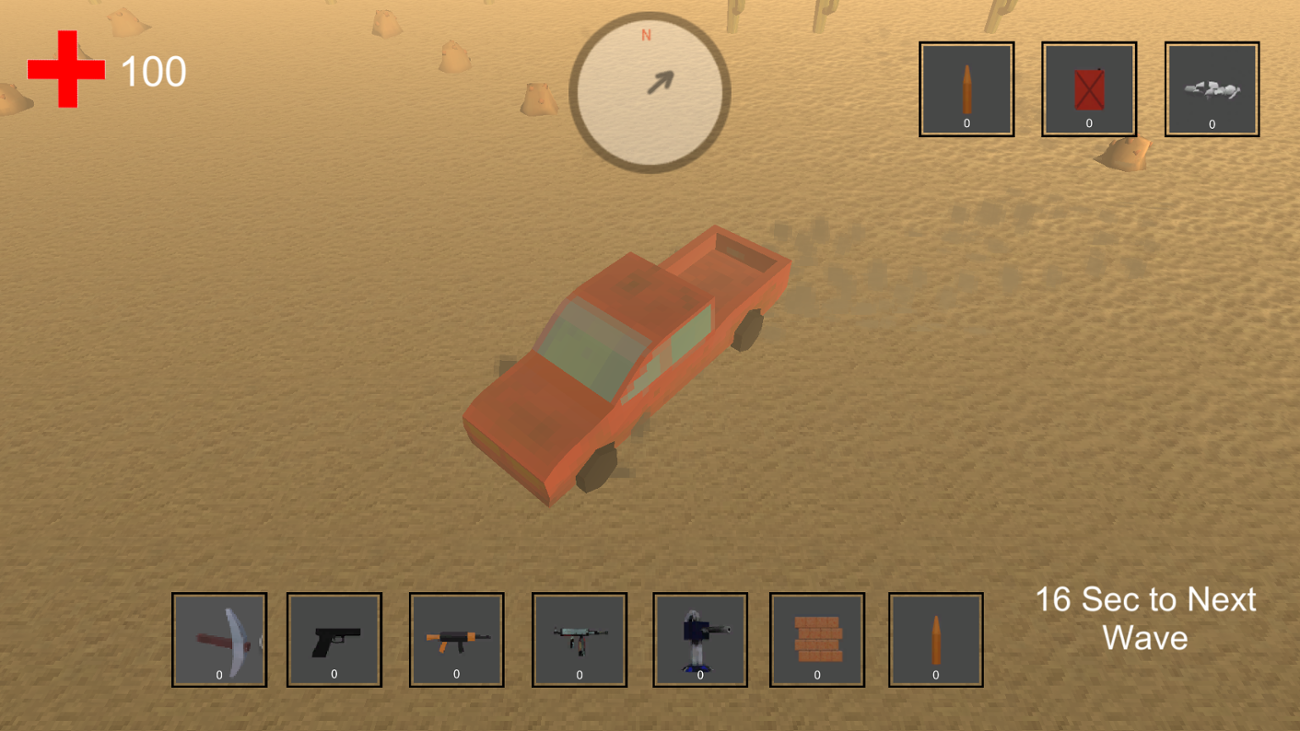Equip the assault rifle from the hotbar
Screen dimensions: 1300x731
456,640
